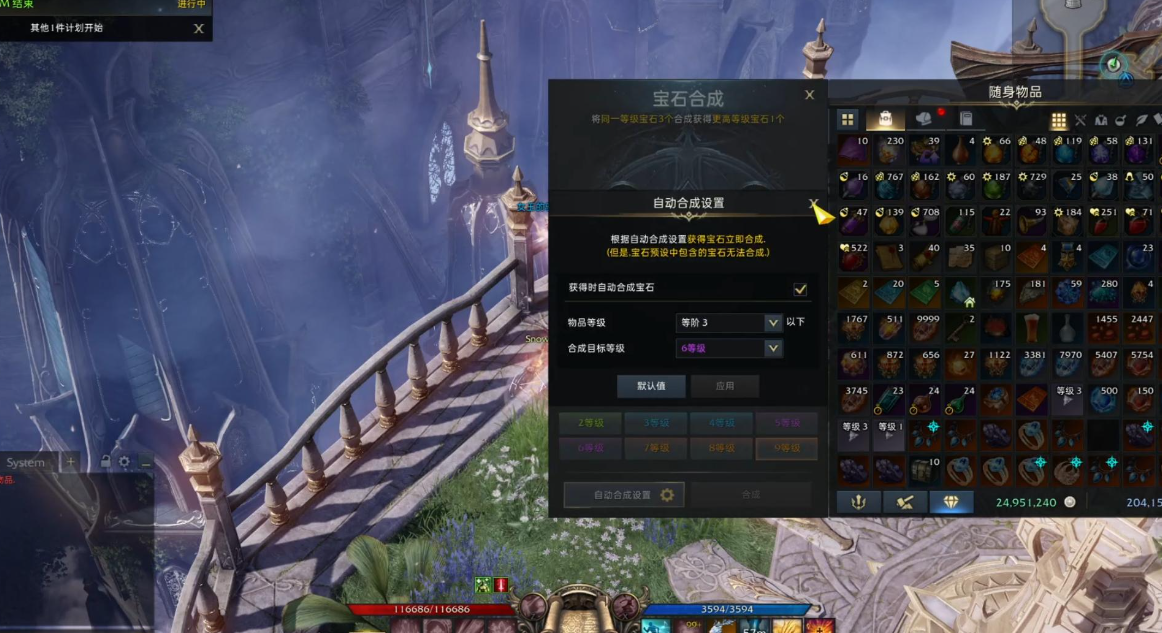Open the 物品等级 tier dropdown

pyautogui.click(x=772, y=323)
